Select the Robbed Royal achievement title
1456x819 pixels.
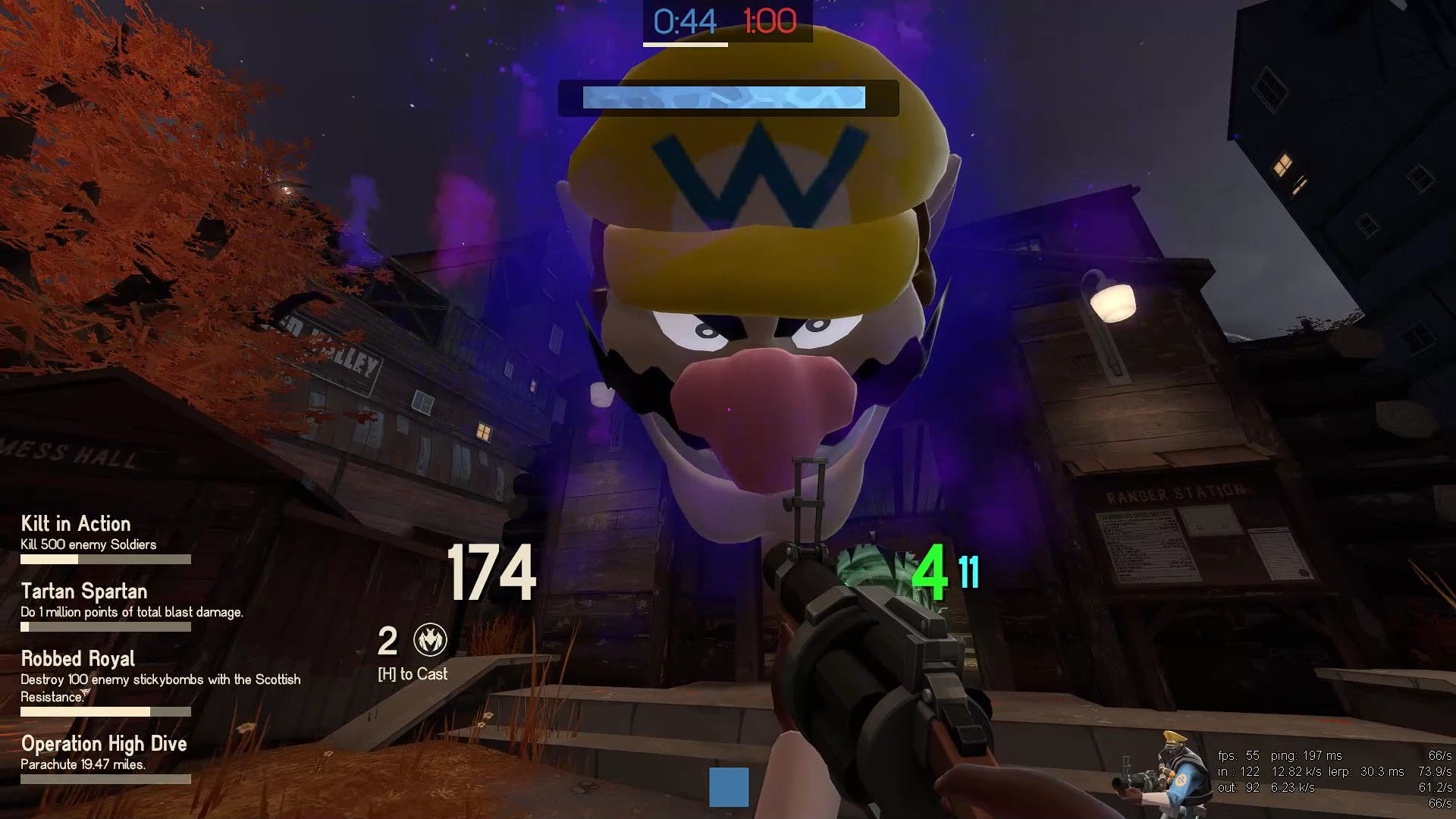pyautogui.click(x=77, y=658)
